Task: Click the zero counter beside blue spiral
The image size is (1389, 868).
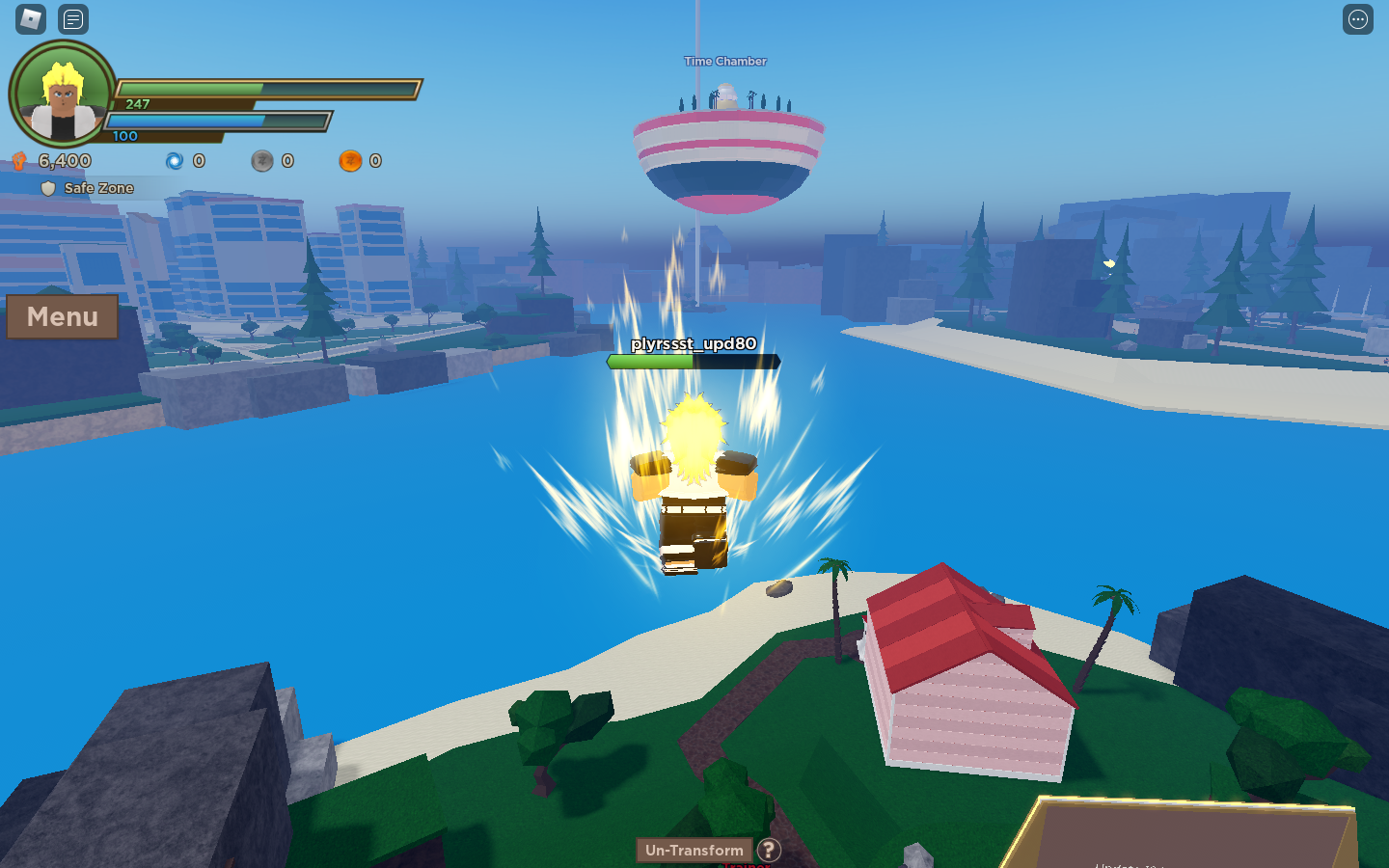Action: tap(200, 160)
